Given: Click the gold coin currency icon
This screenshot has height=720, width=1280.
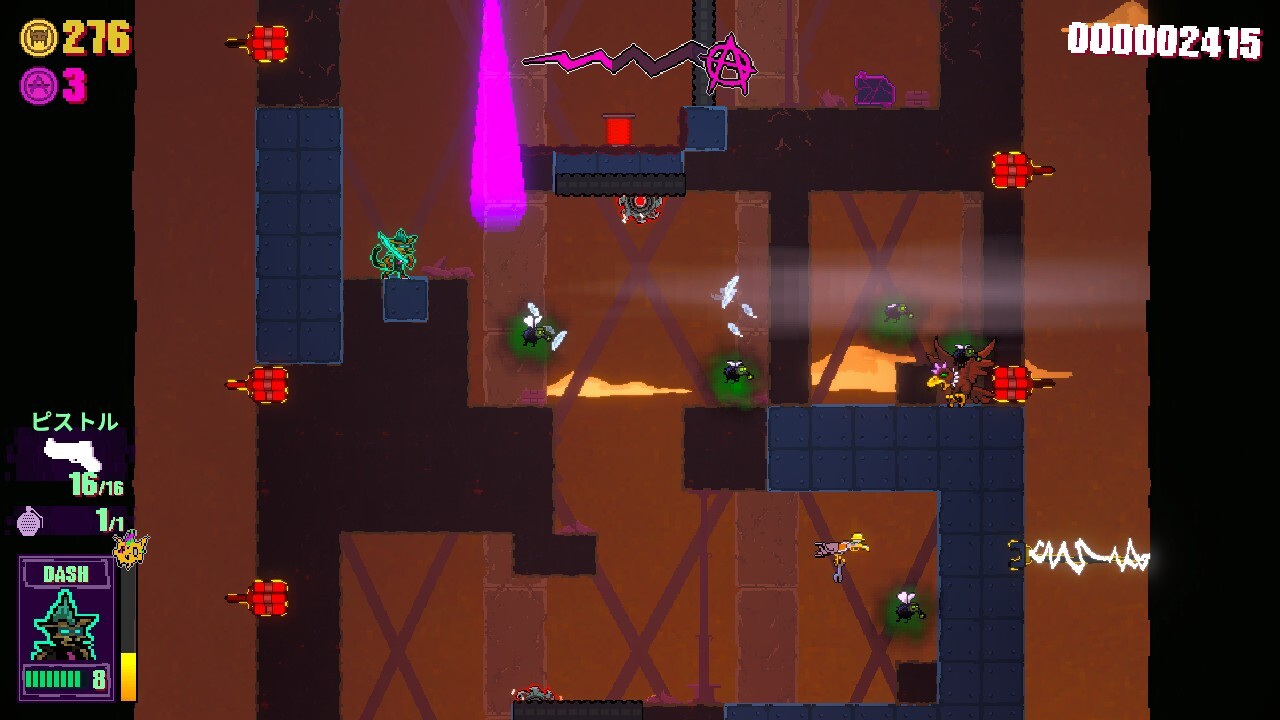Looking at the screenshot, I should click(x=38, y=38).
